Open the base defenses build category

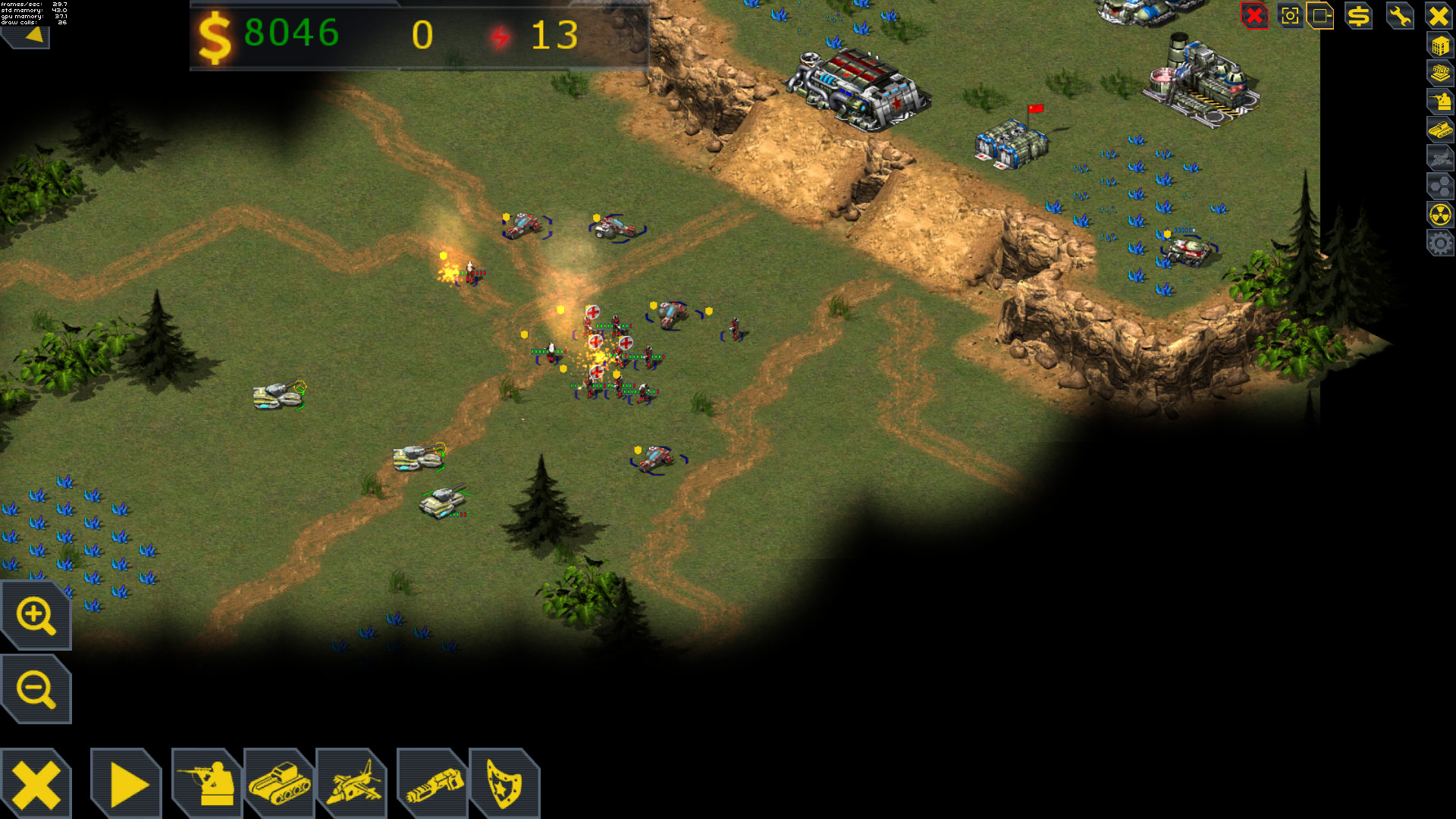(x=1439, y=72)
